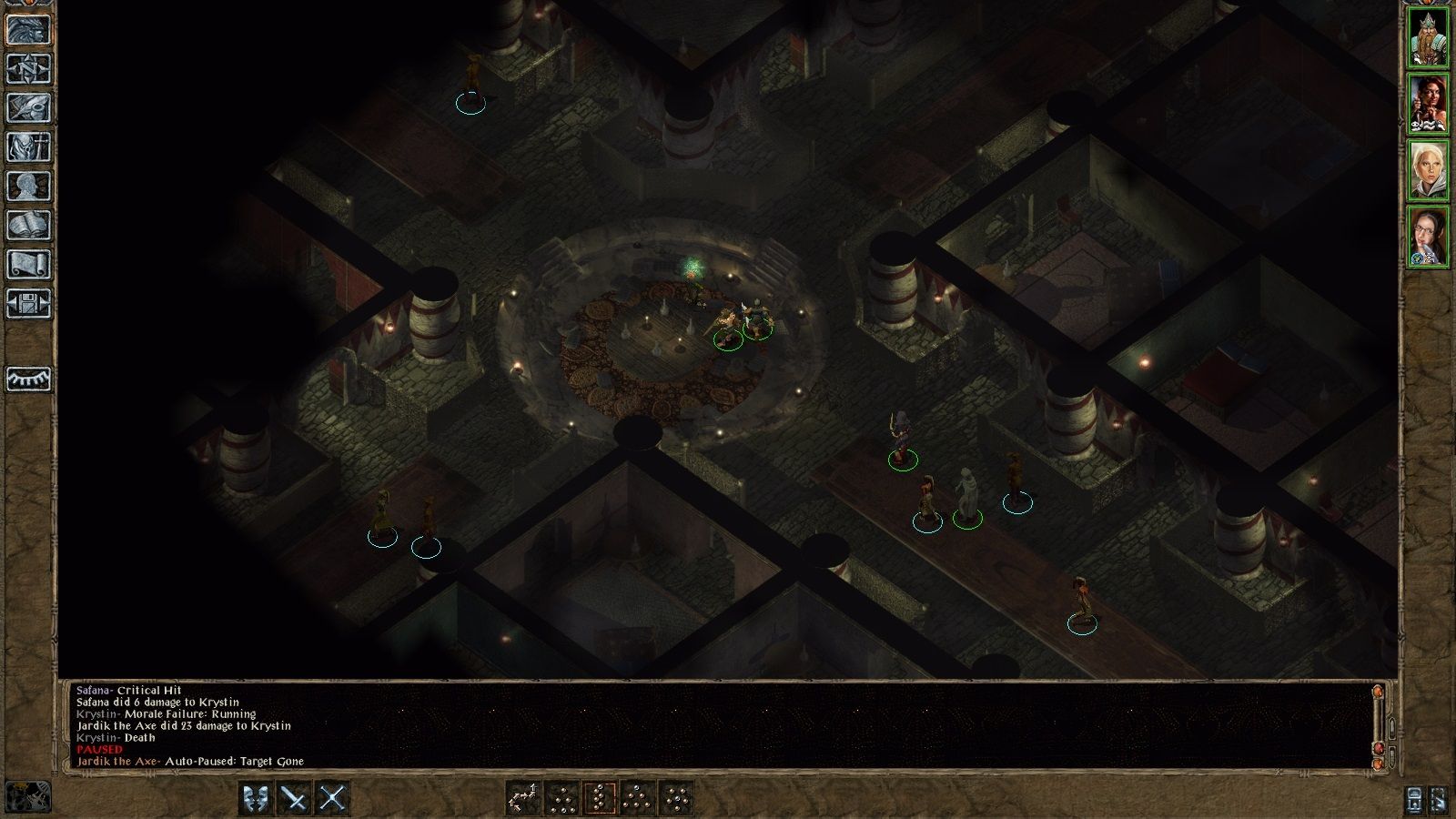Viewport: 1456px width, 819px height.
Task: Open the journal quill-and-ink button
Action: 29,108
